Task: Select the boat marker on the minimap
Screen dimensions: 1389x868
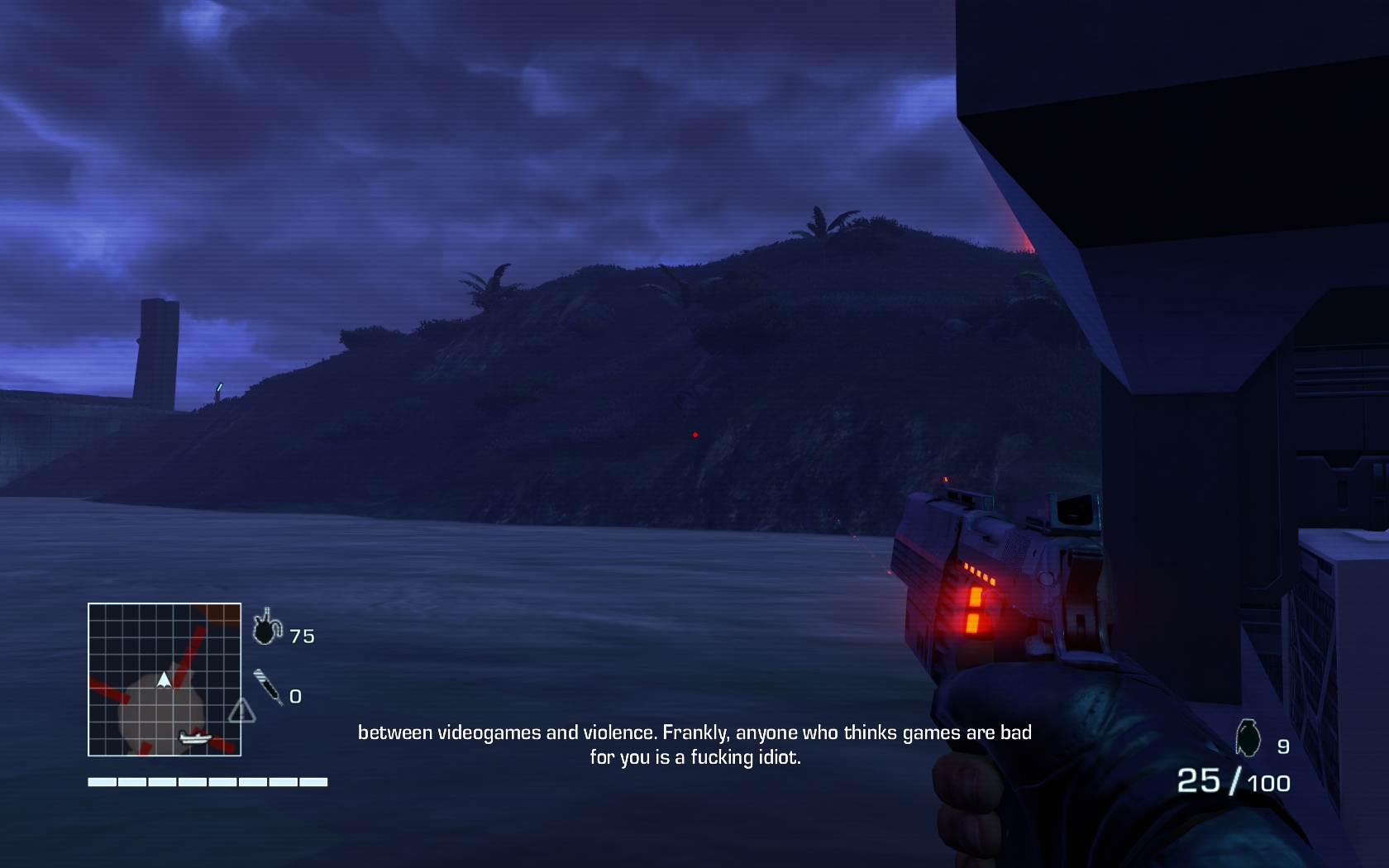Action: click(195, 737)
